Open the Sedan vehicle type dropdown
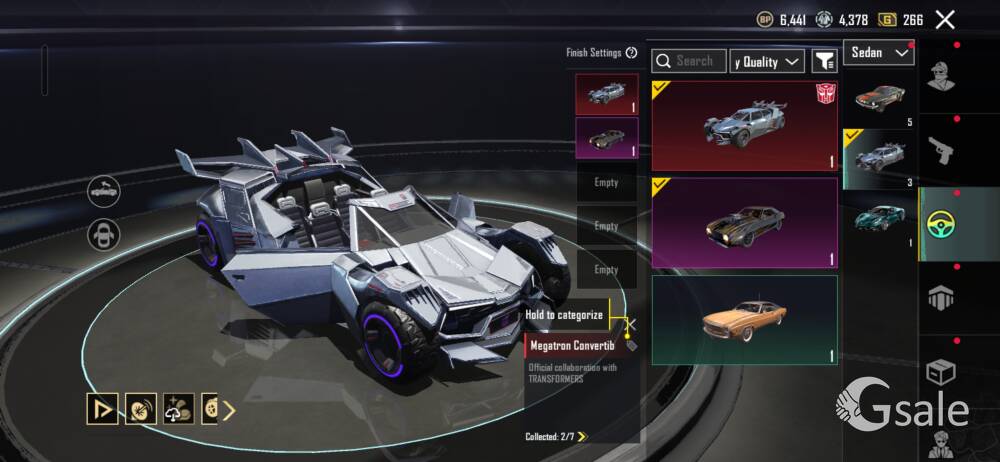The image size is (1000, 462). click(x=879, y=52)
